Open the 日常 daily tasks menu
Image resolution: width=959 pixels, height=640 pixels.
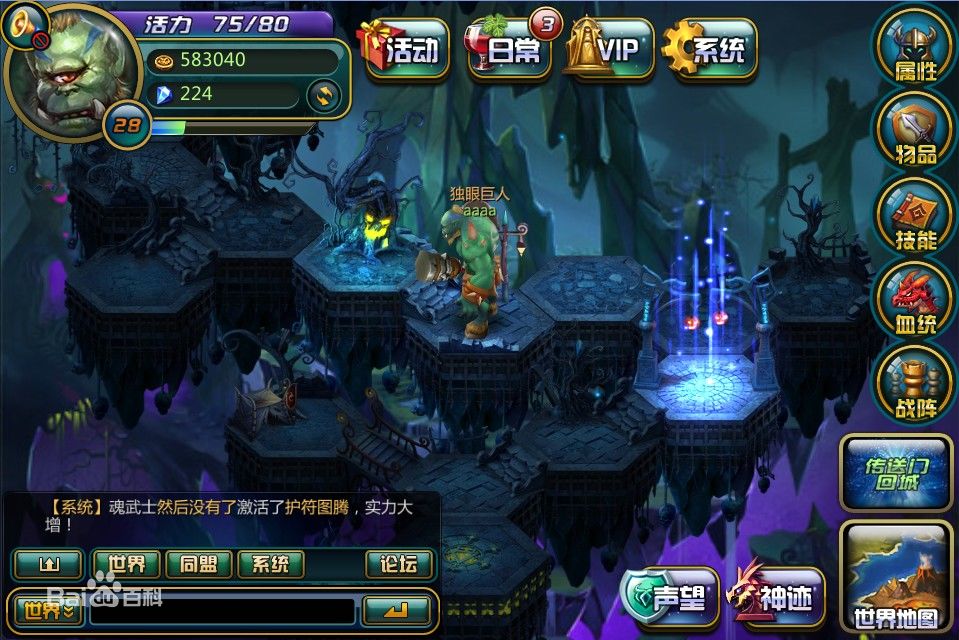coord(509,48)
